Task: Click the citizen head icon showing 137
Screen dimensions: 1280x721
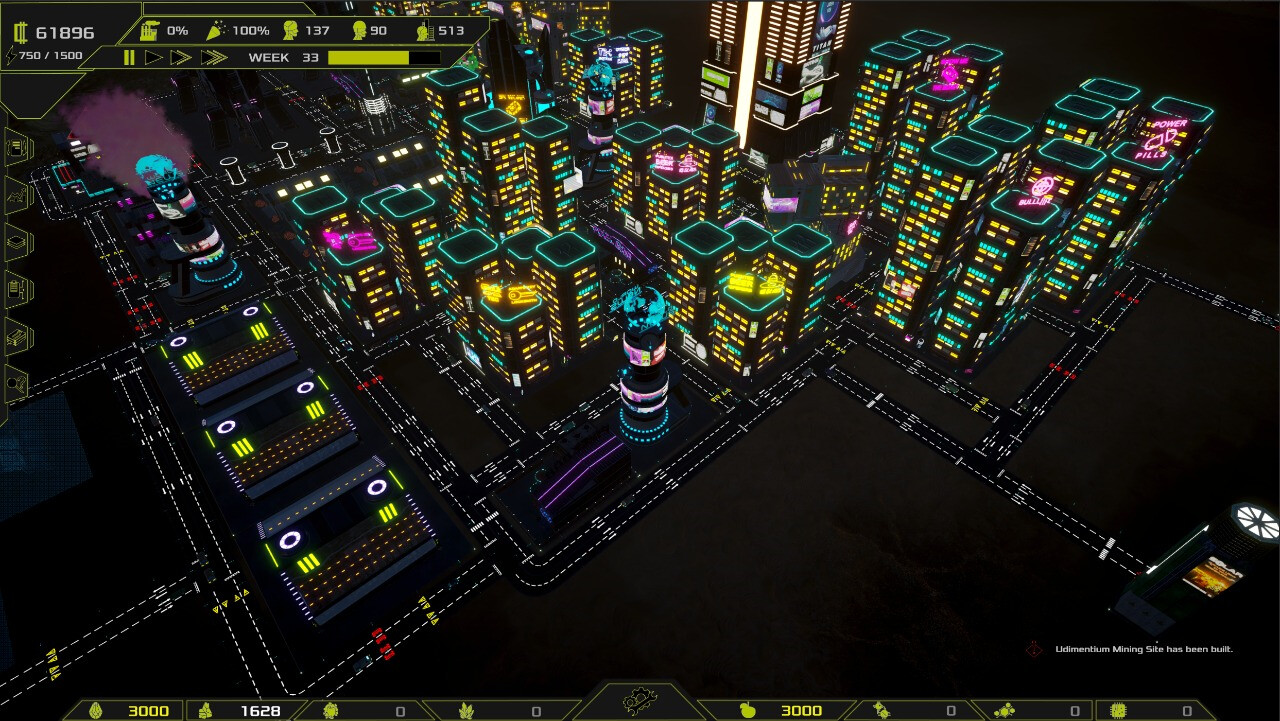Action: [290, 31]
